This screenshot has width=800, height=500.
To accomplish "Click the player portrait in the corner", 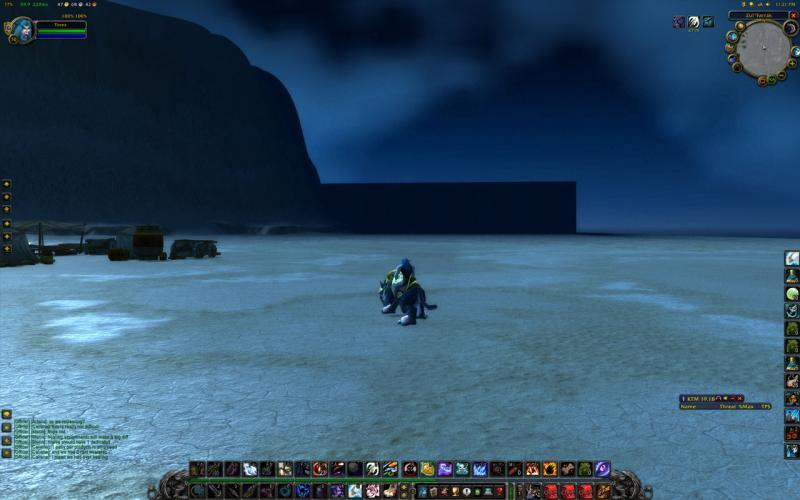I will point(23,28).
